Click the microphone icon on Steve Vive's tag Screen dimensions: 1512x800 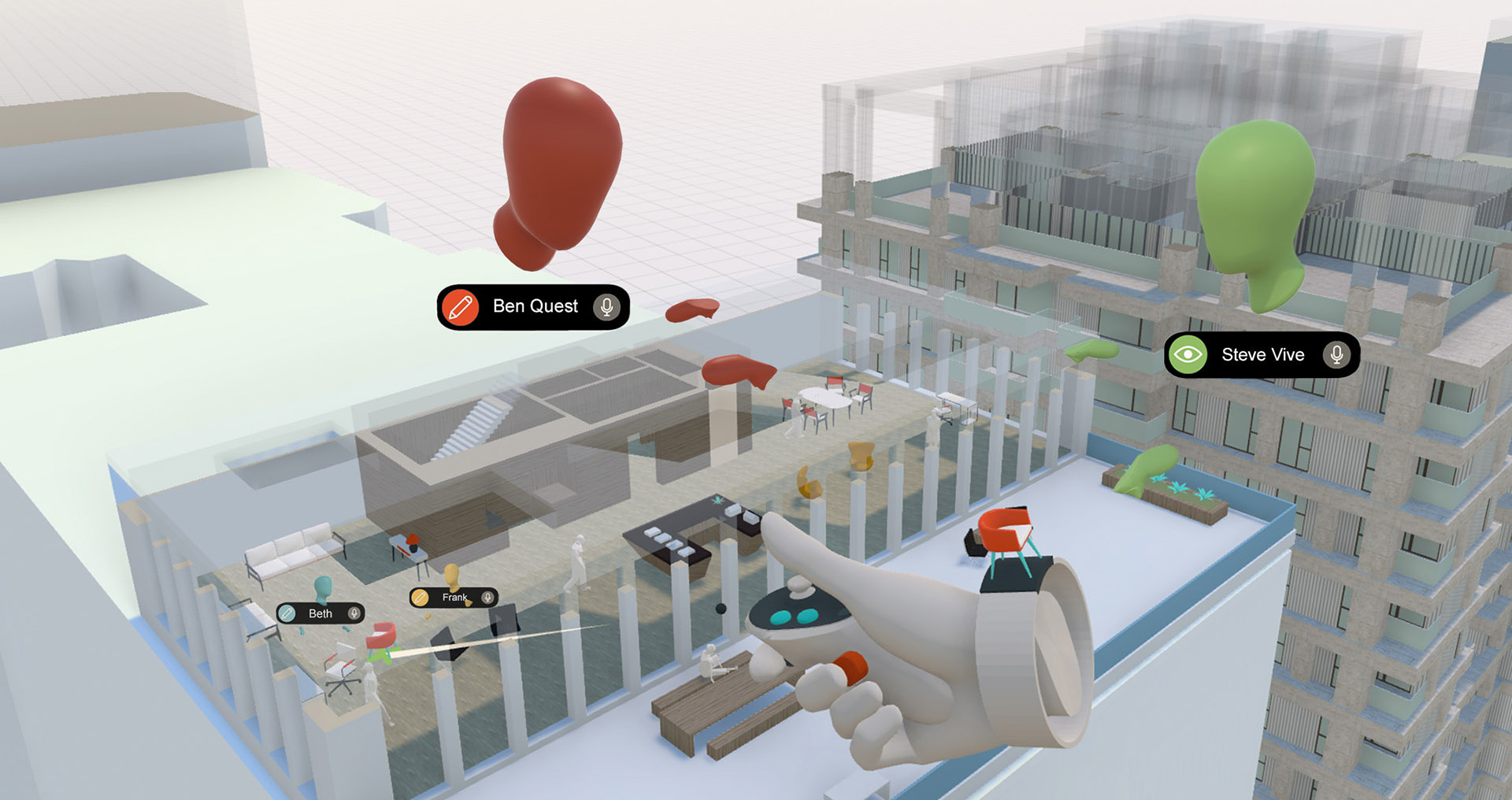(1338, 355)
